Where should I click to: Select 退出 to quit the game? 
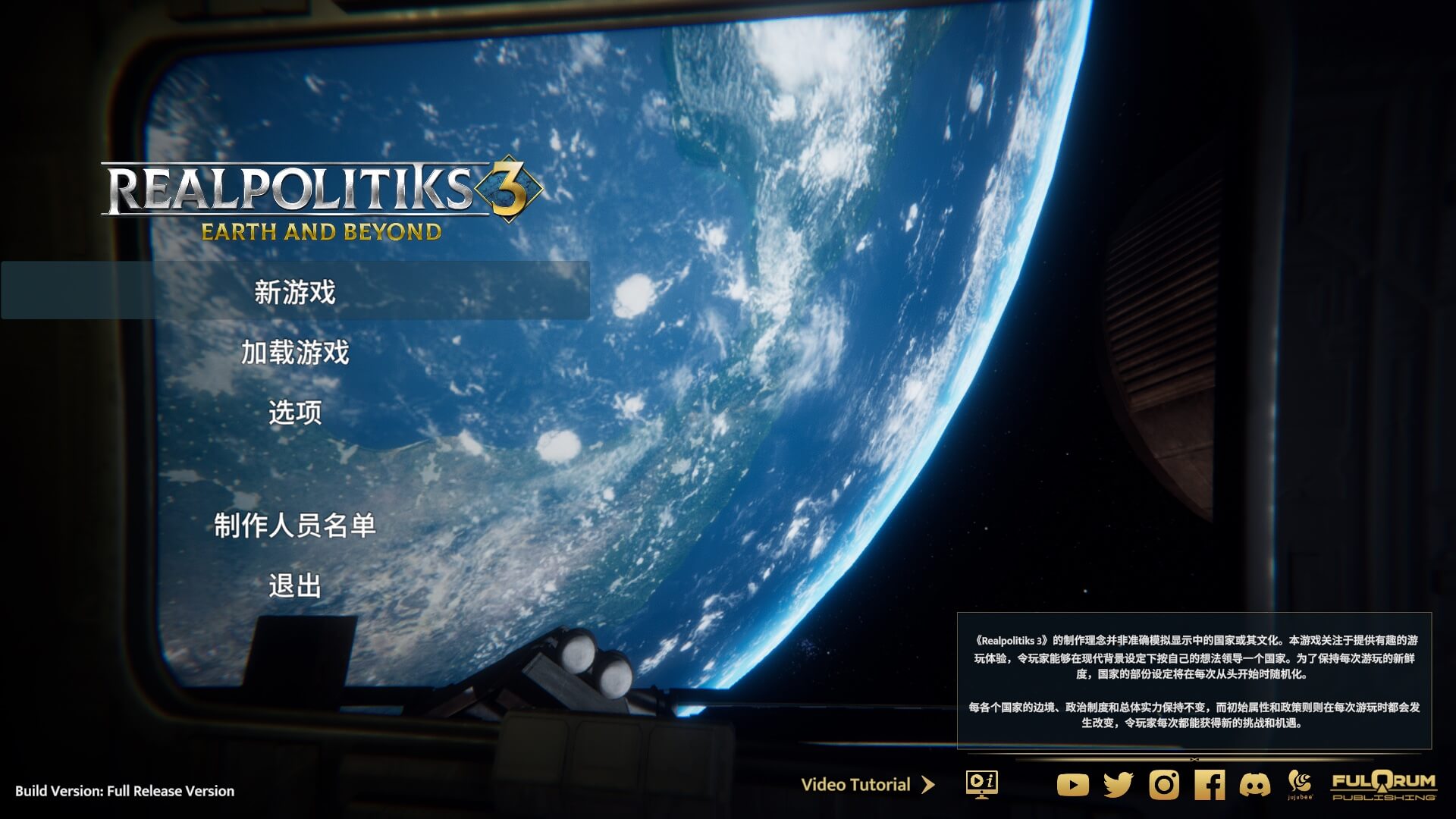(294, 585)
